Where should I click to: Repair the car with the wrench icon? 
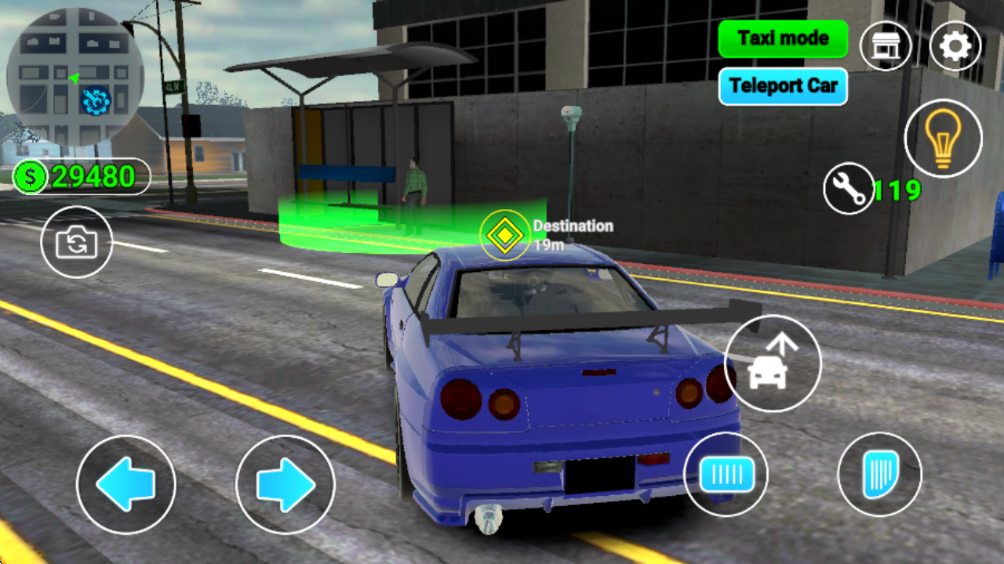(849, 189)
